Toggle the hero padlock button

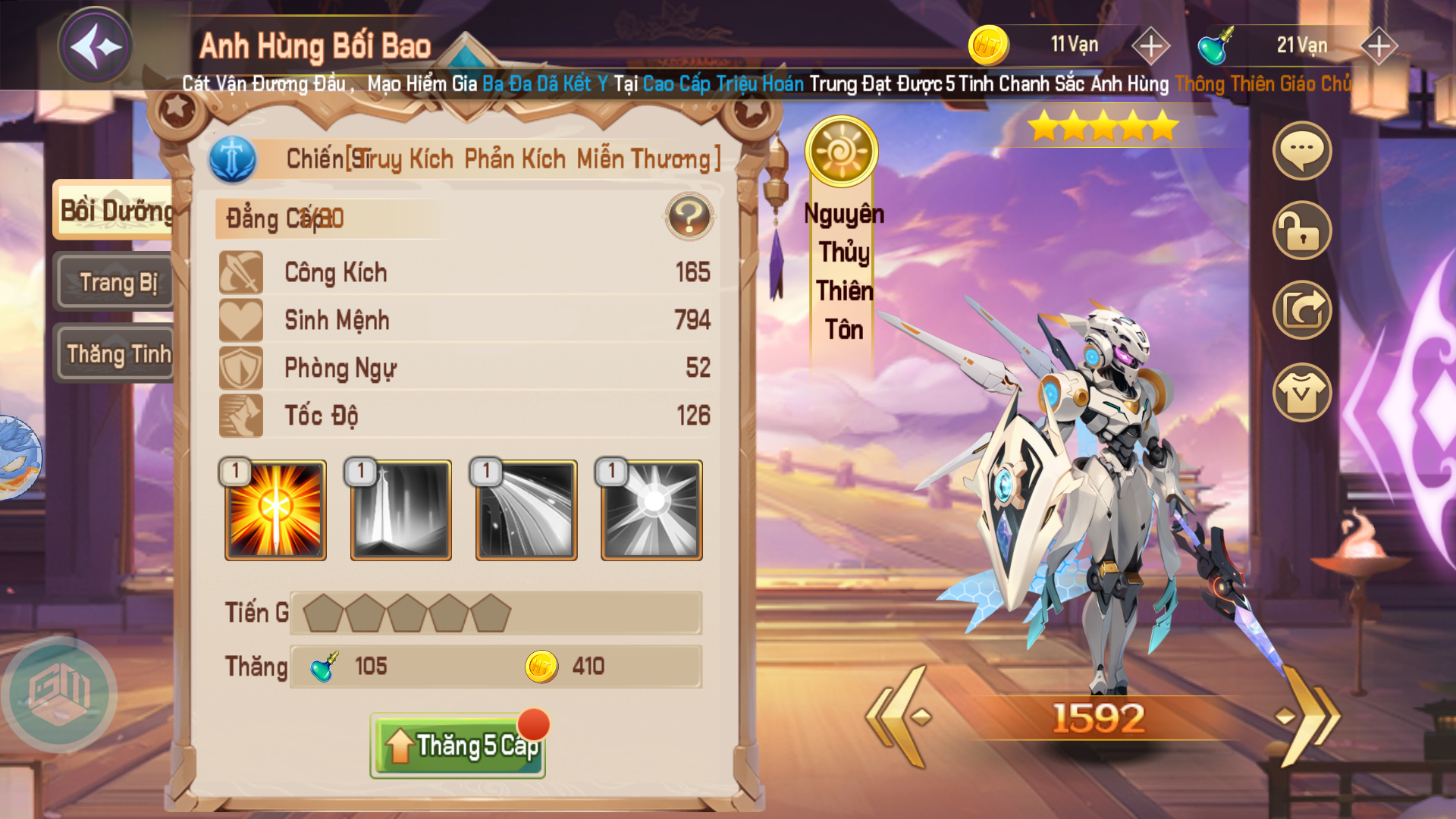tap(1301, 231)
